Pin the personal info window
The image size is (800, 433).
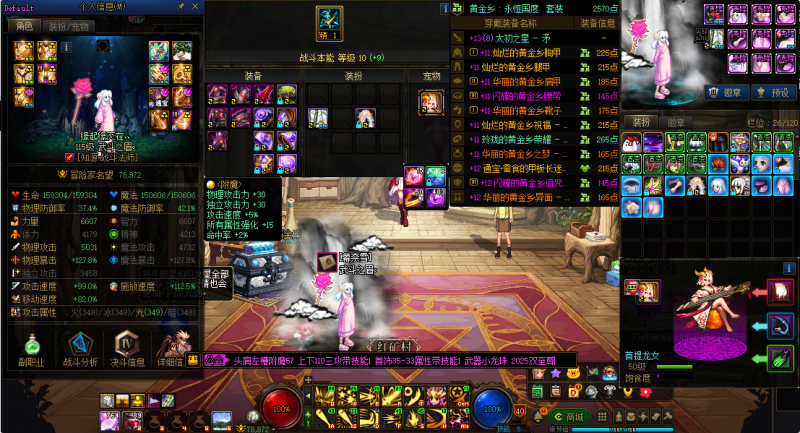(182, 7)
